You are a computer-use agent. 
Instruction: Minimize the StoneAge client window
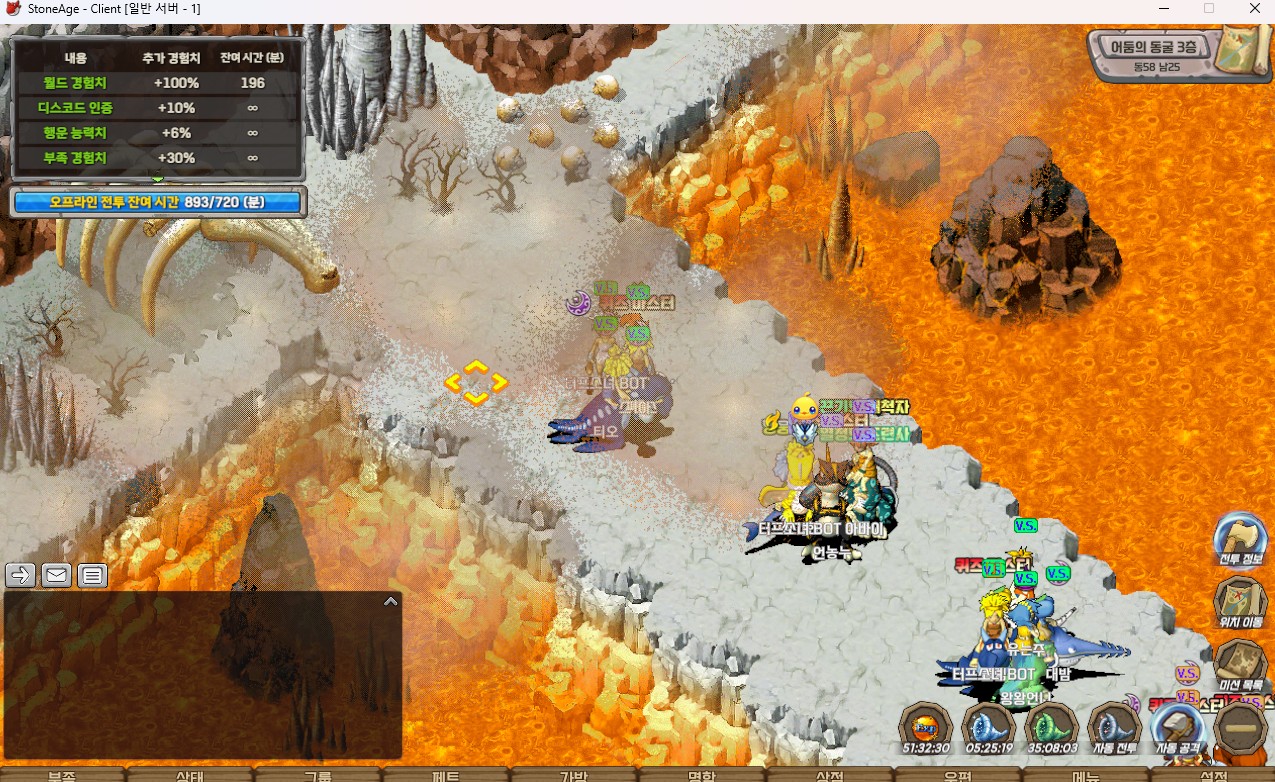[x=1162, y=9]
